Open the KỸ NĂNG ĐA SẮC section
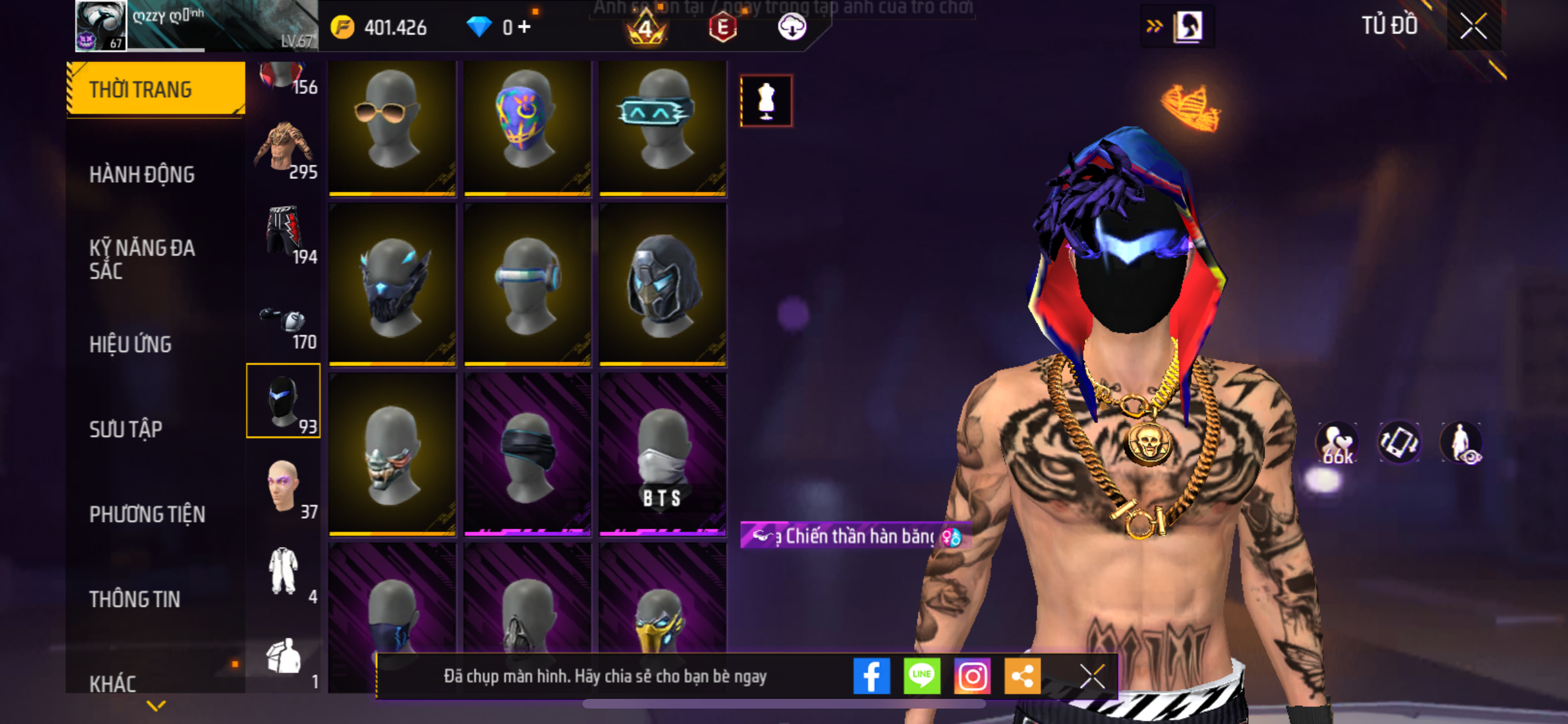 [x=142, y=259]
